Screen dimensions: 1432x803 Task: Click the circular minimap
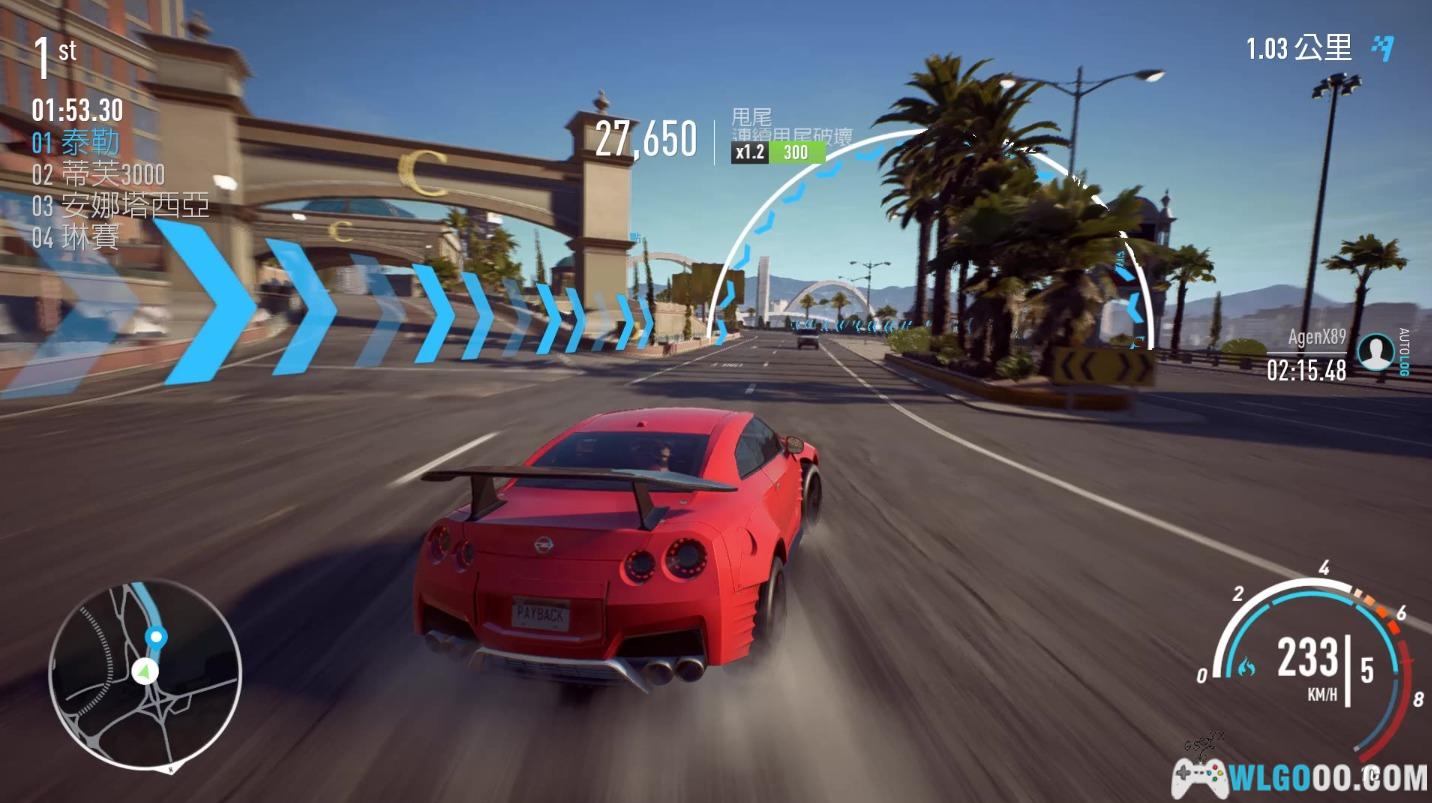pos(145,674)
